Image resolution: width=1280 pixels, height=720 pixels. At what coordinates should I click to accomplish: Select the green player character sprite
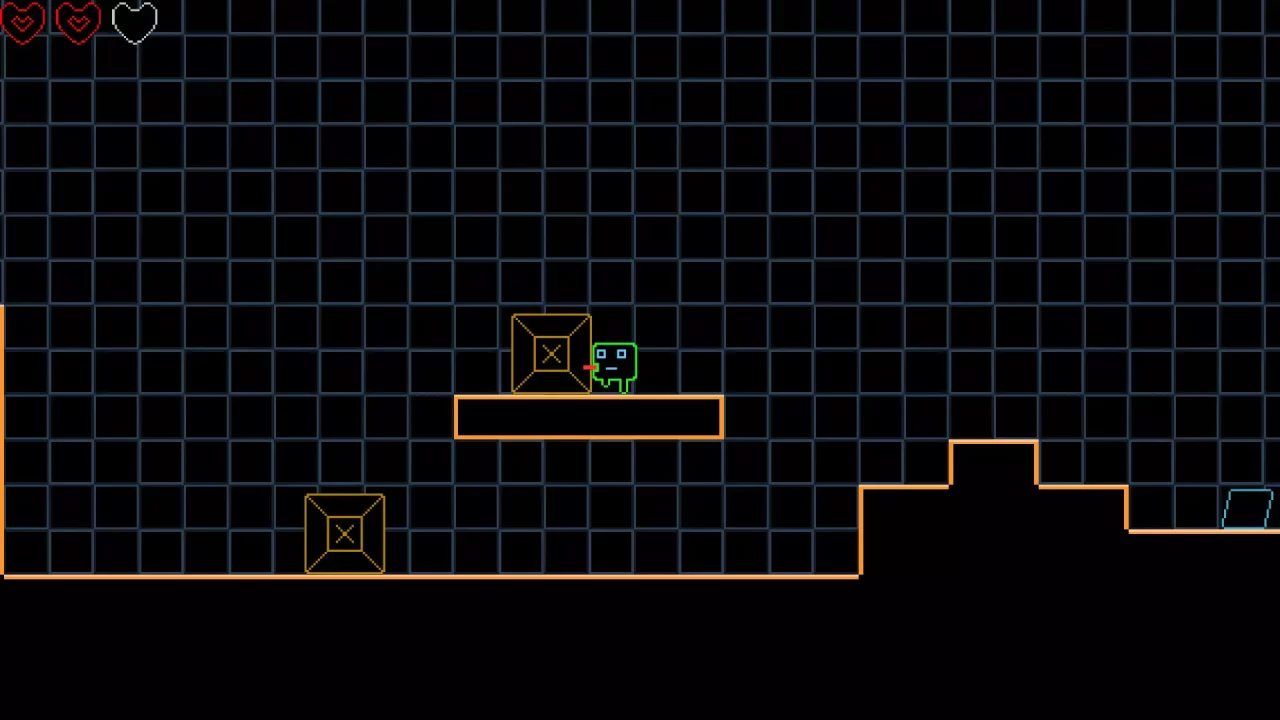click(614, 365)
